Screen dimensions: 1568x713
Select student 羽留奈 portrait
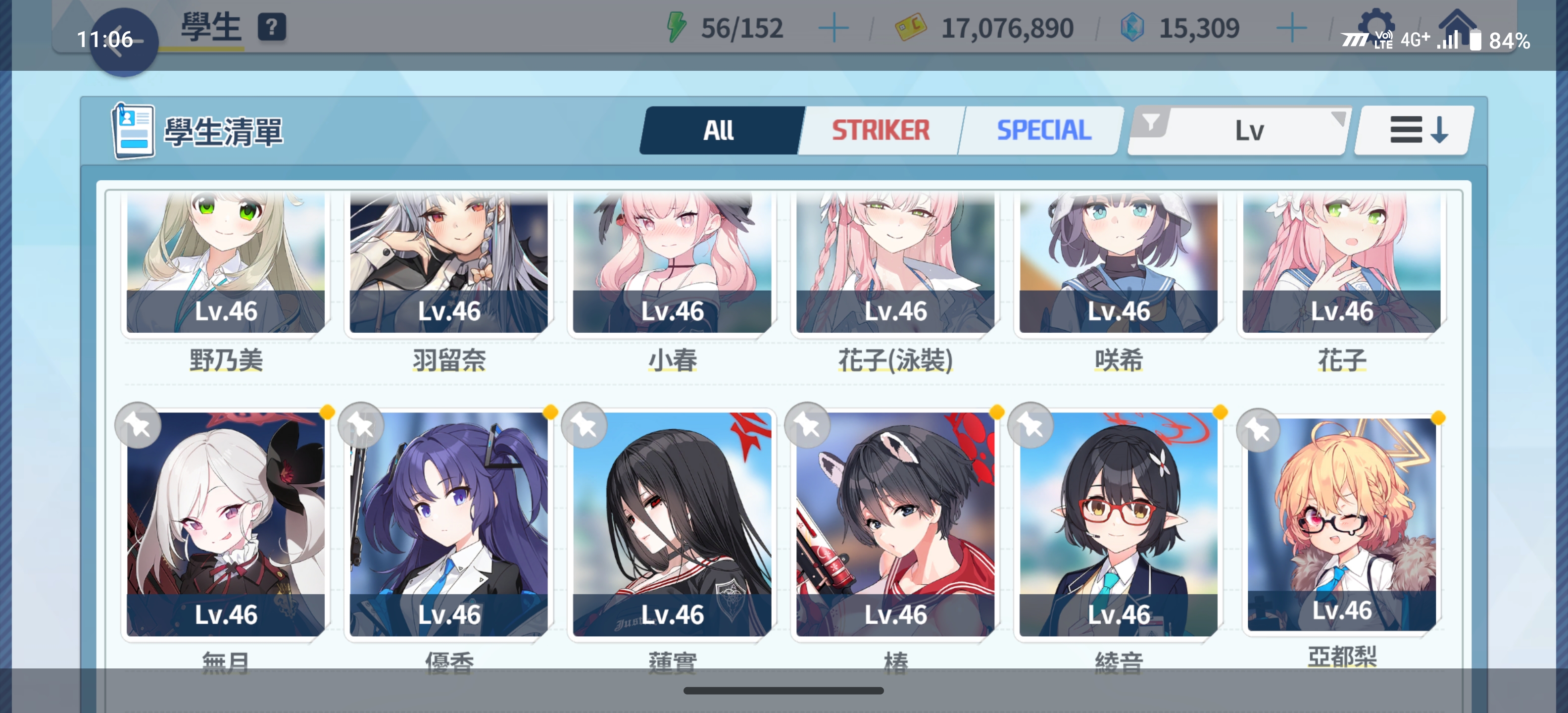pyautogui.click(x=448, y=262)
